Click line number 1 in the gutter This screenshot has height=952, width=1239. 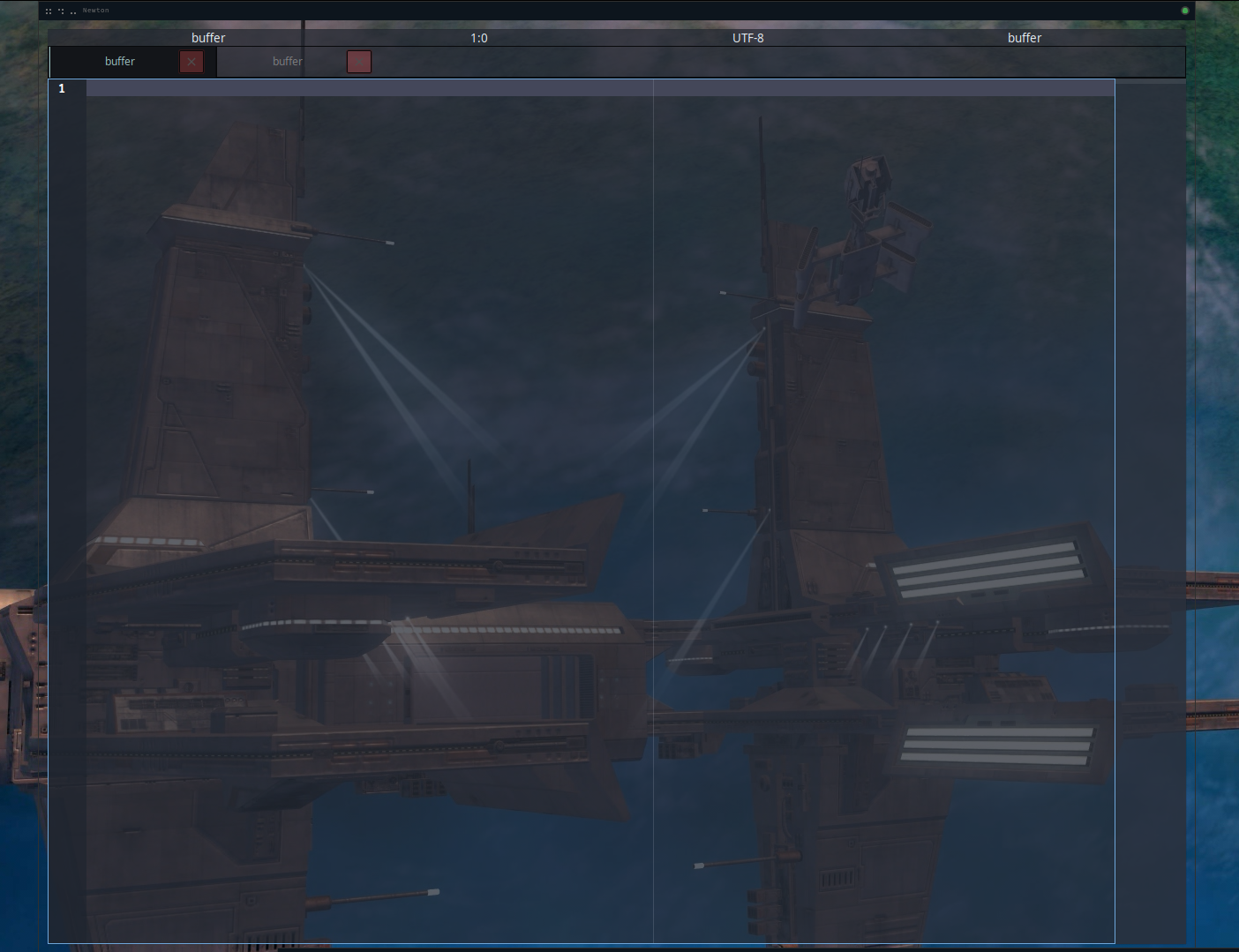[62, 88]
